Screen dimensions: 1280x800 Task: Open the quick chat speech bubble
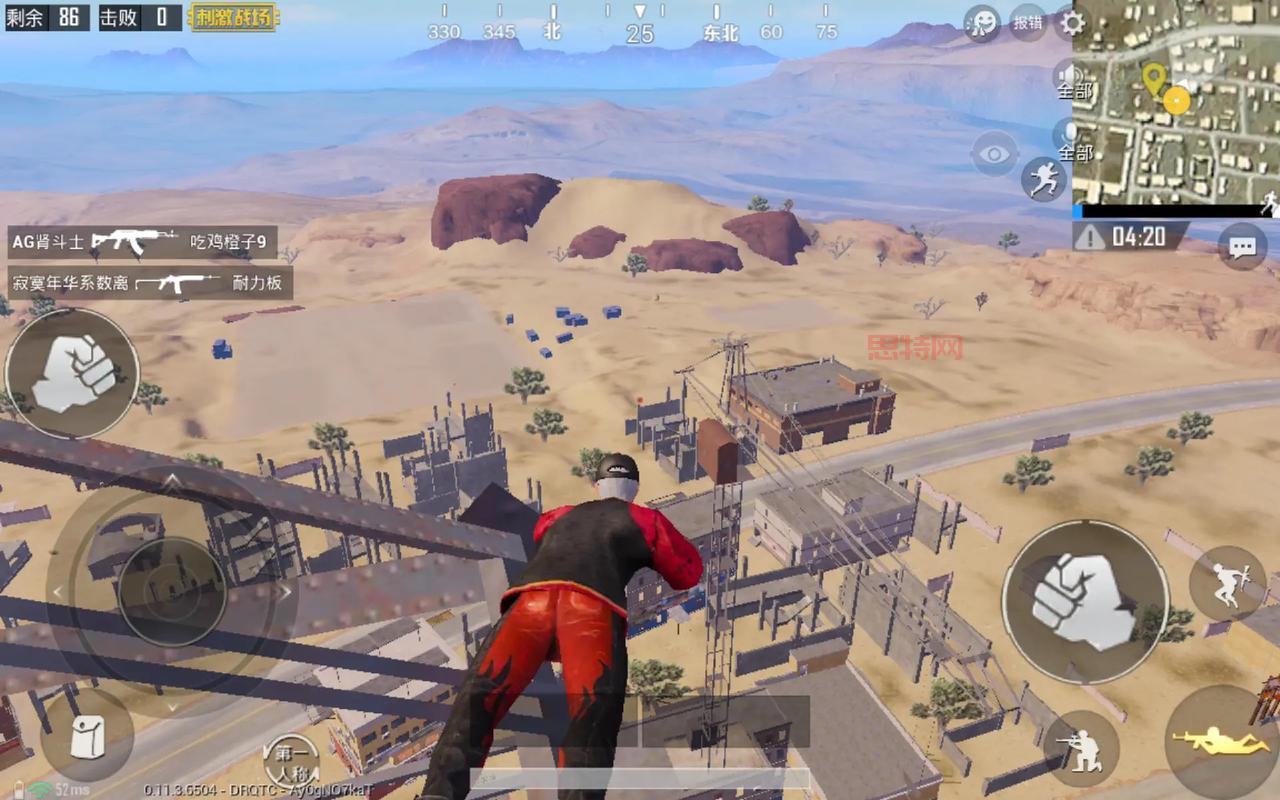[1242, 247]
